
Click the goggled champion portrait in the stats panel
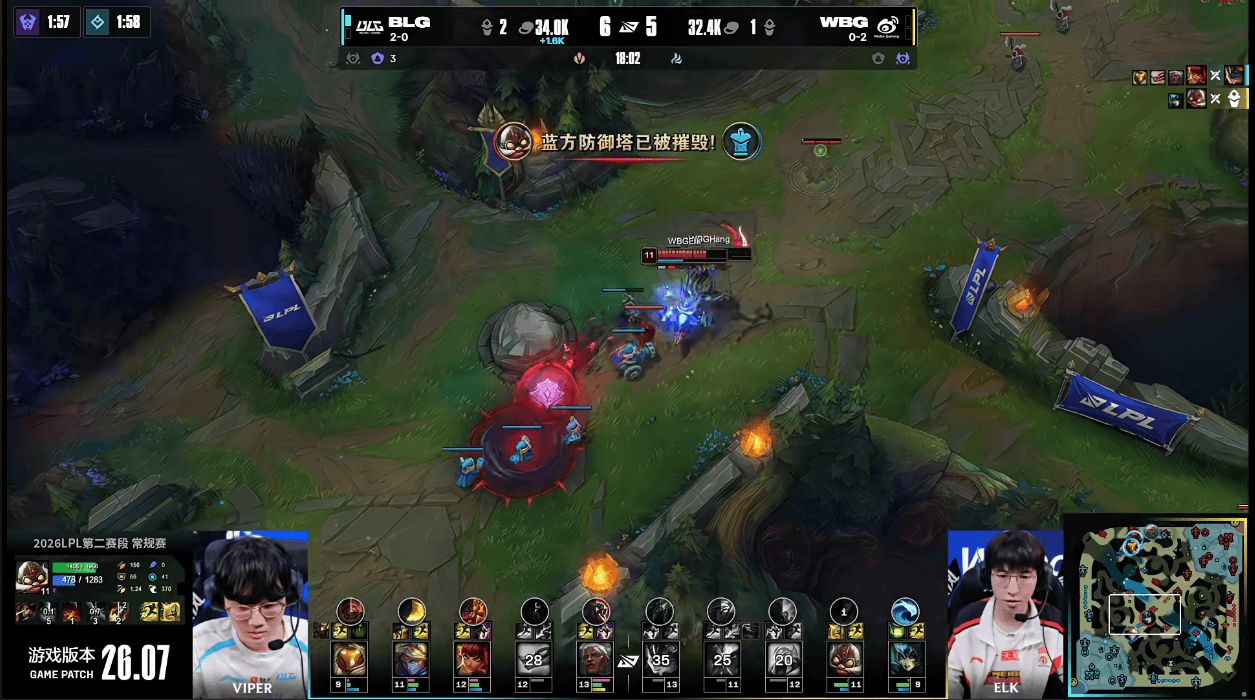30,577
